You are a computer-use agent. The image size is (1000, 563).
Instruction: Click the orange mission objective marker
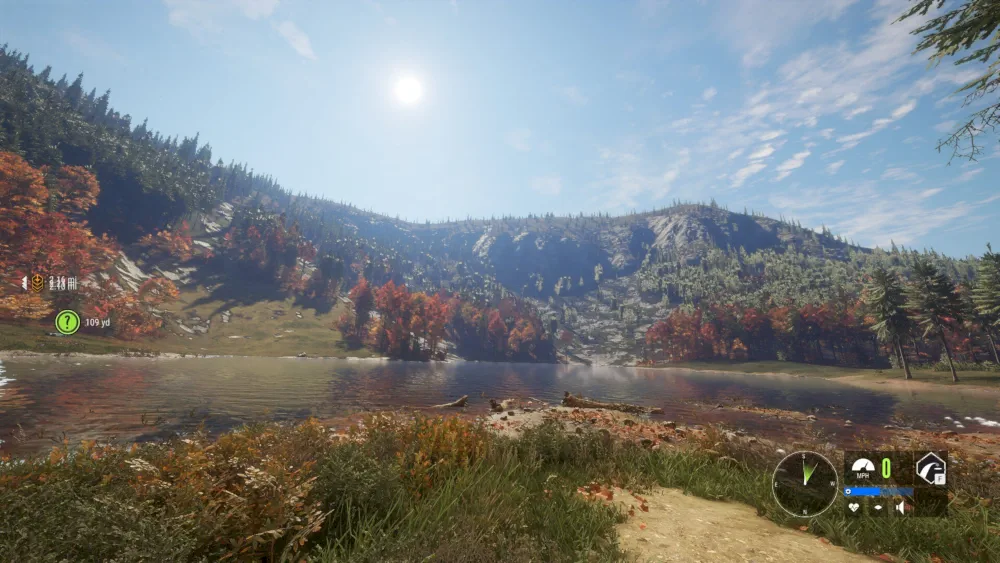[37, 283]
